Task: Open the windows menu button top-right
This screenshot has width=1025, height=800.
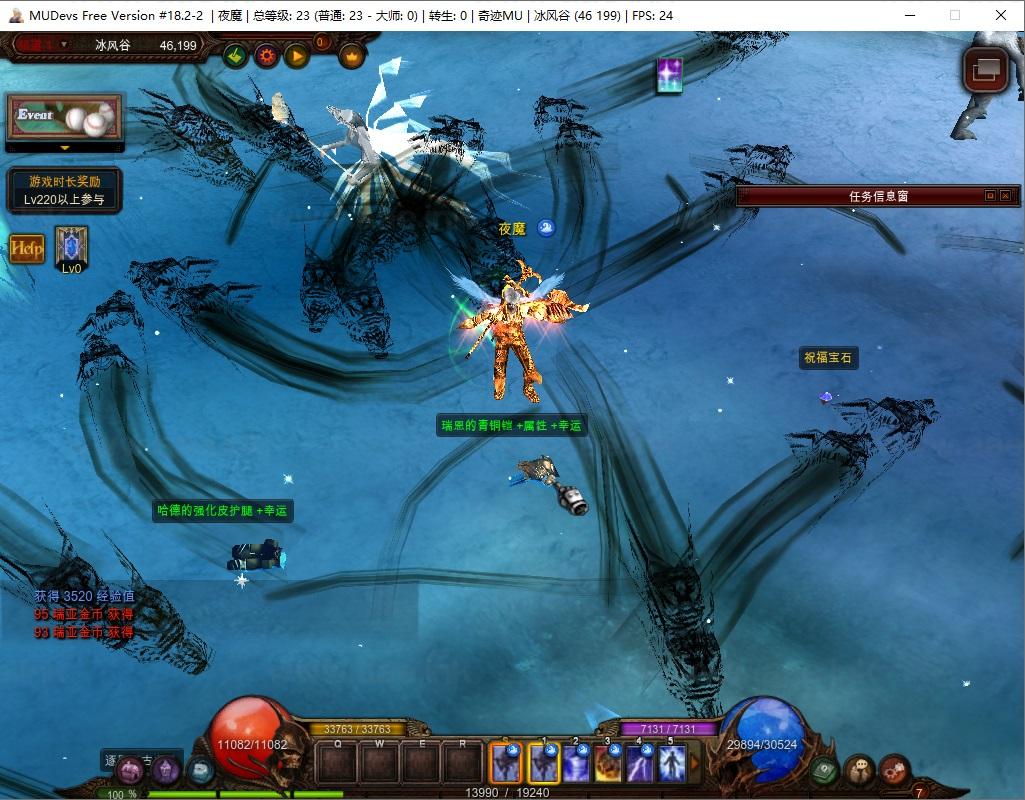Action: (x=984, y=70)
